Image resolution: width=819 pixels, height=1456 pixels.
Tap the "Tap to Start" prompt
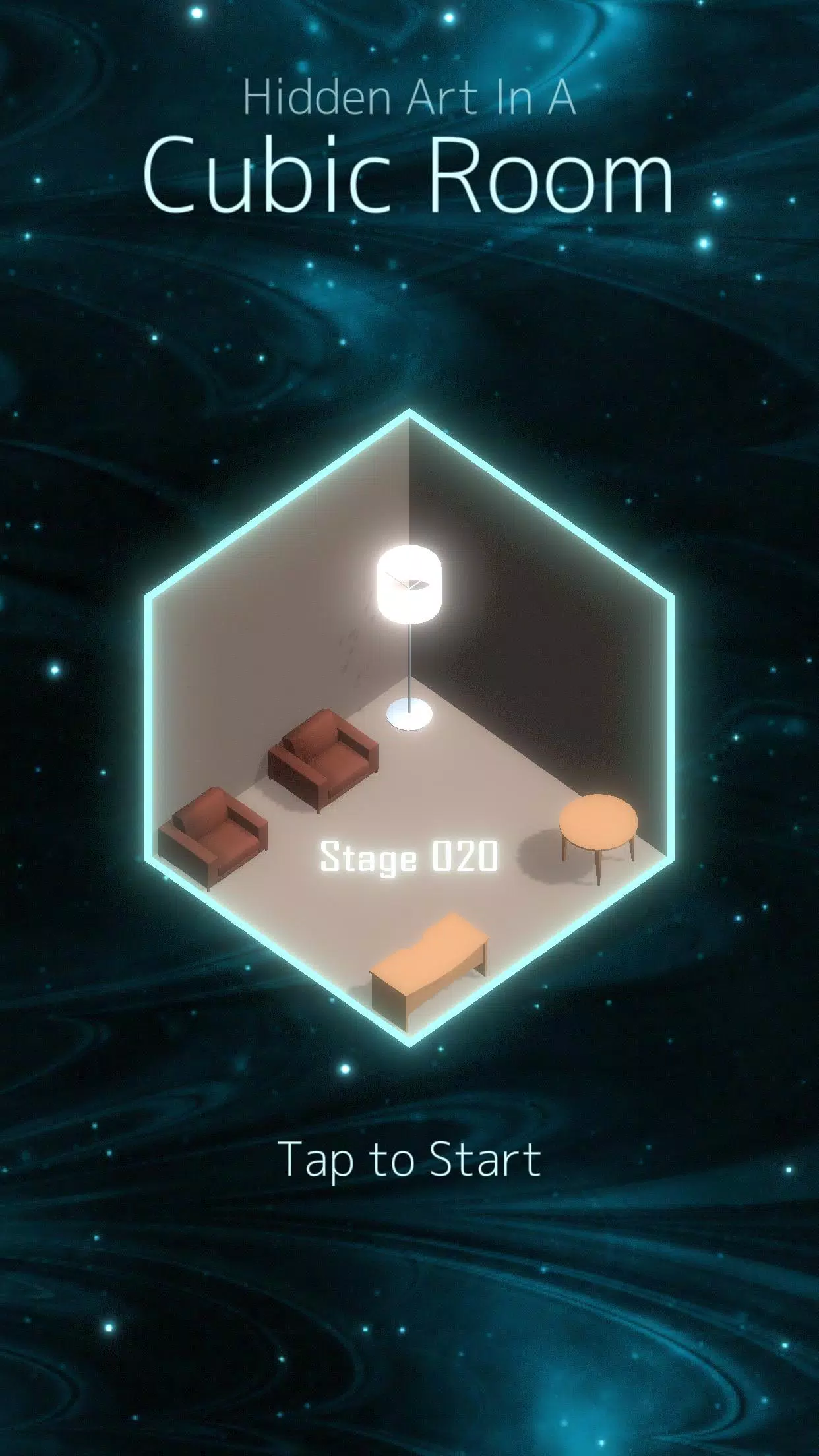[x=409, y=1159]
